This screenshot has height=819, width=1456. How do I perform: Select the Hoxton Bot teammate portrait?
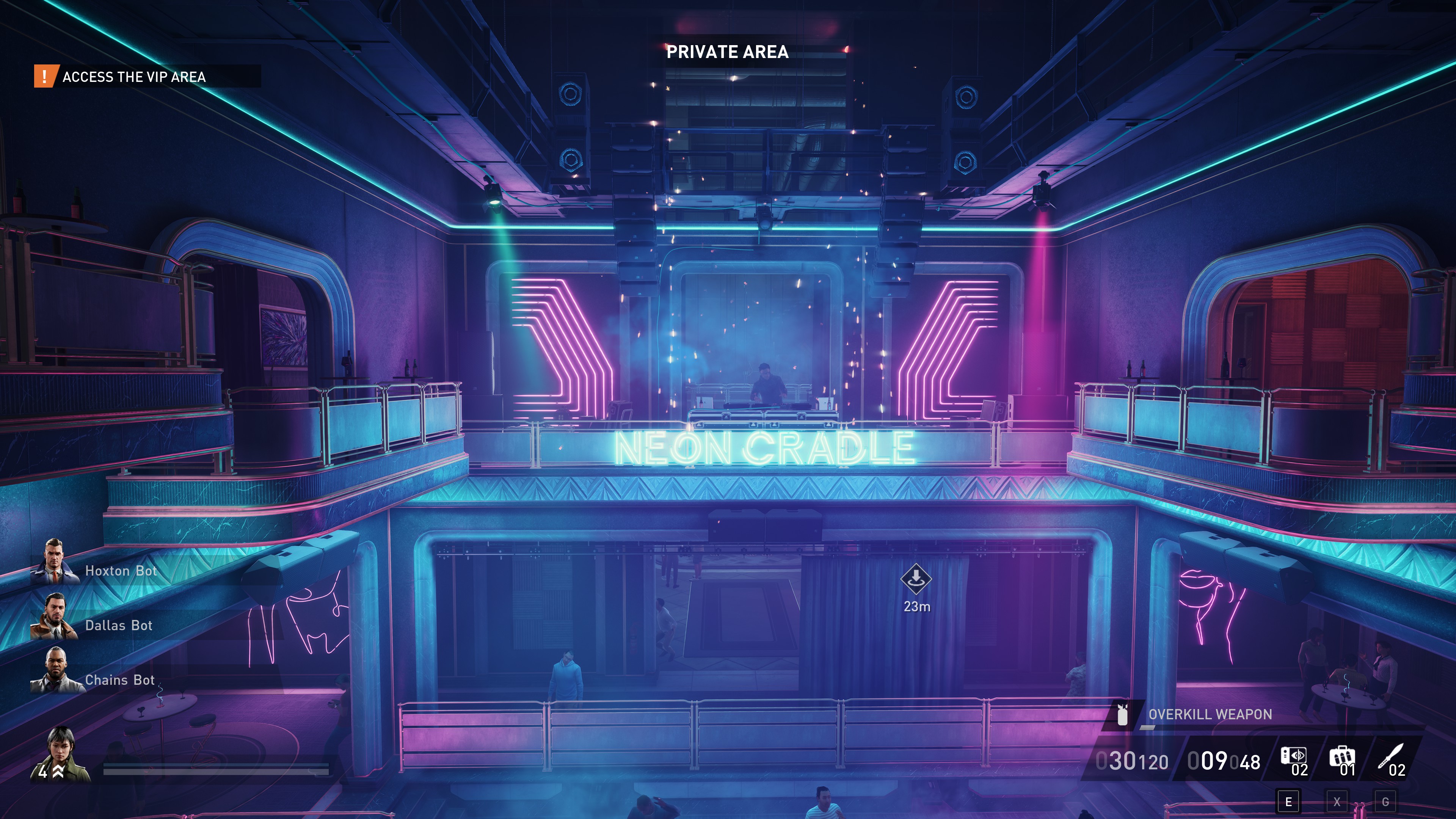pyautogui.click(x=54, y=562)
